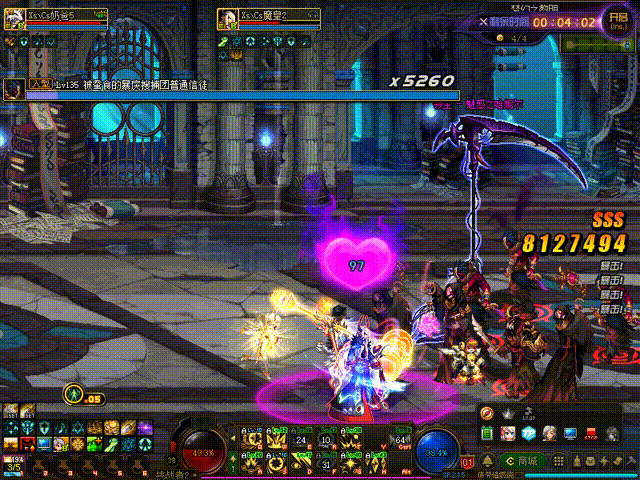Viewport: 640px width, 480px height.
Task: Open the 商城 shop button
Action: (525, 460)
